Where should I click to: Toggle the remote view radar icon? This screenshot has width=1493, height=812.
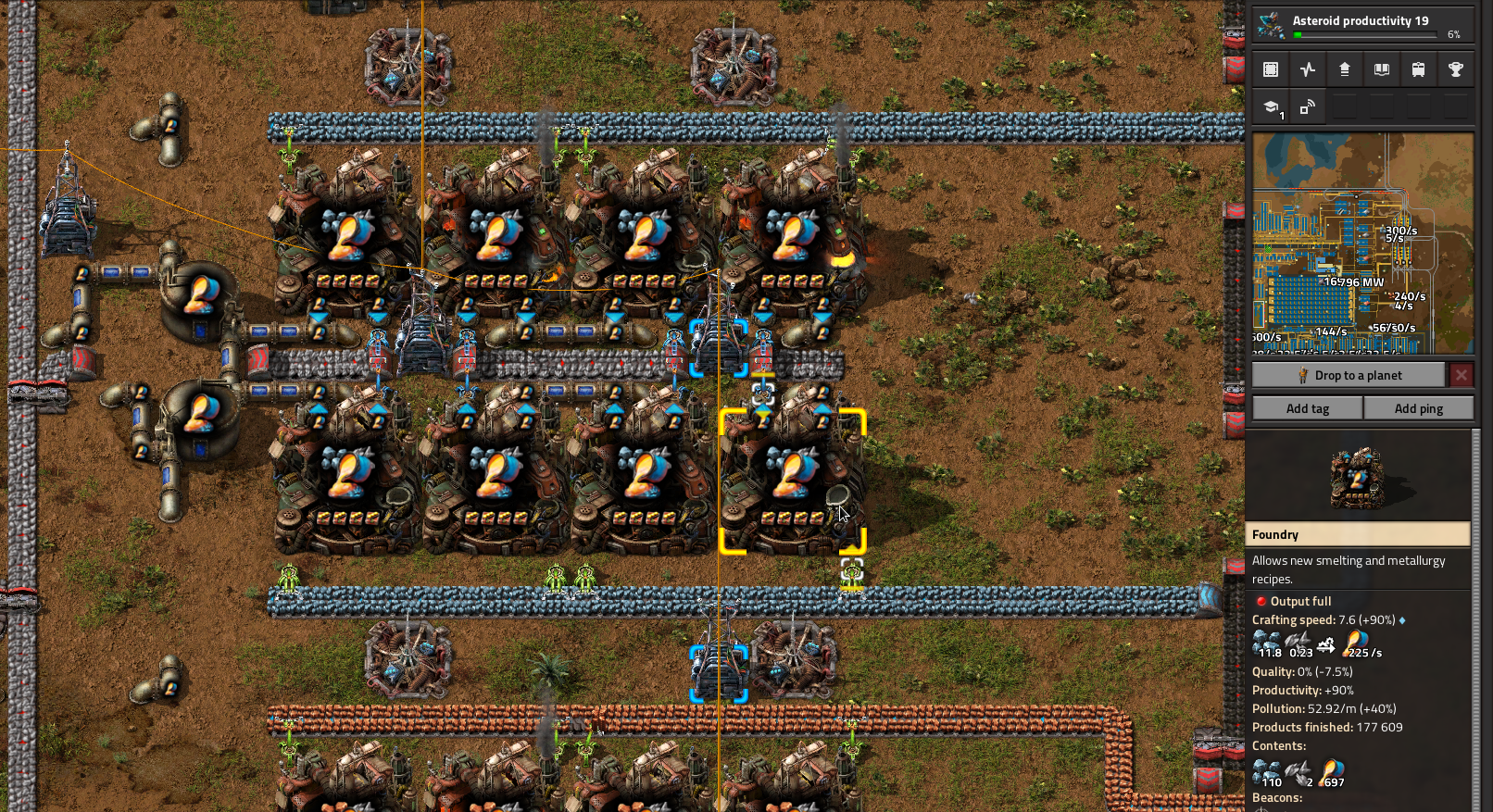1308,105
